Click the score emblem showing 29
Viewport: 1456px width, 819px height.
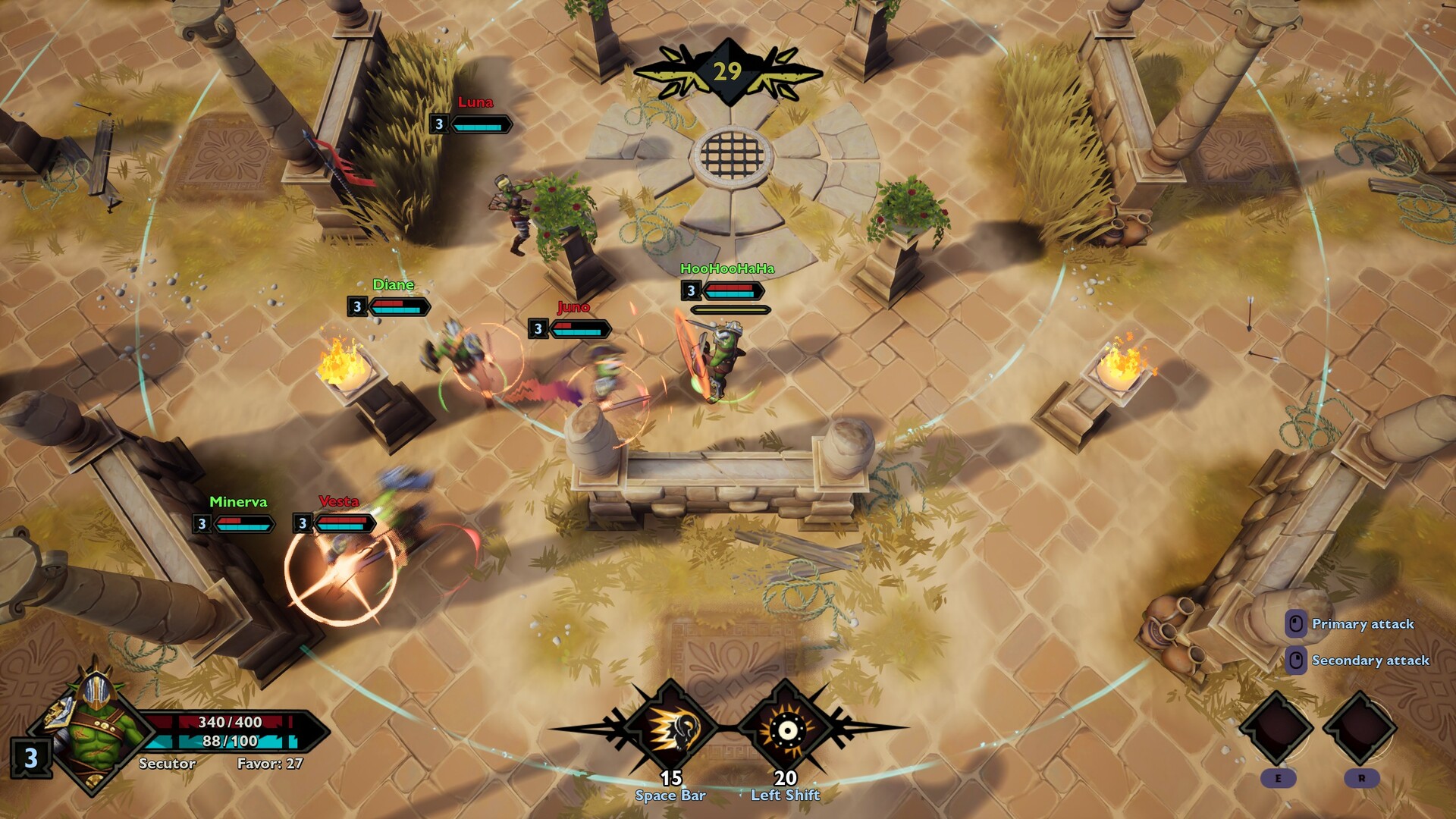(728, 70)
